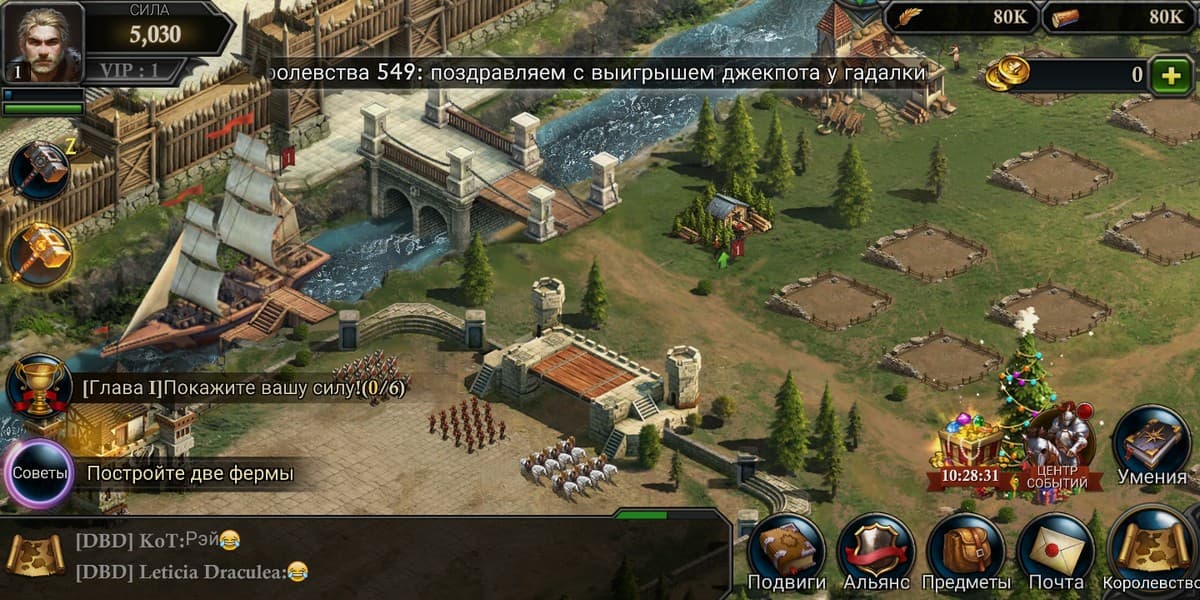This screenshot has width=1200, height=600.
Task: Open the Предметы backpack menu
Action: (x=965, y=553)
